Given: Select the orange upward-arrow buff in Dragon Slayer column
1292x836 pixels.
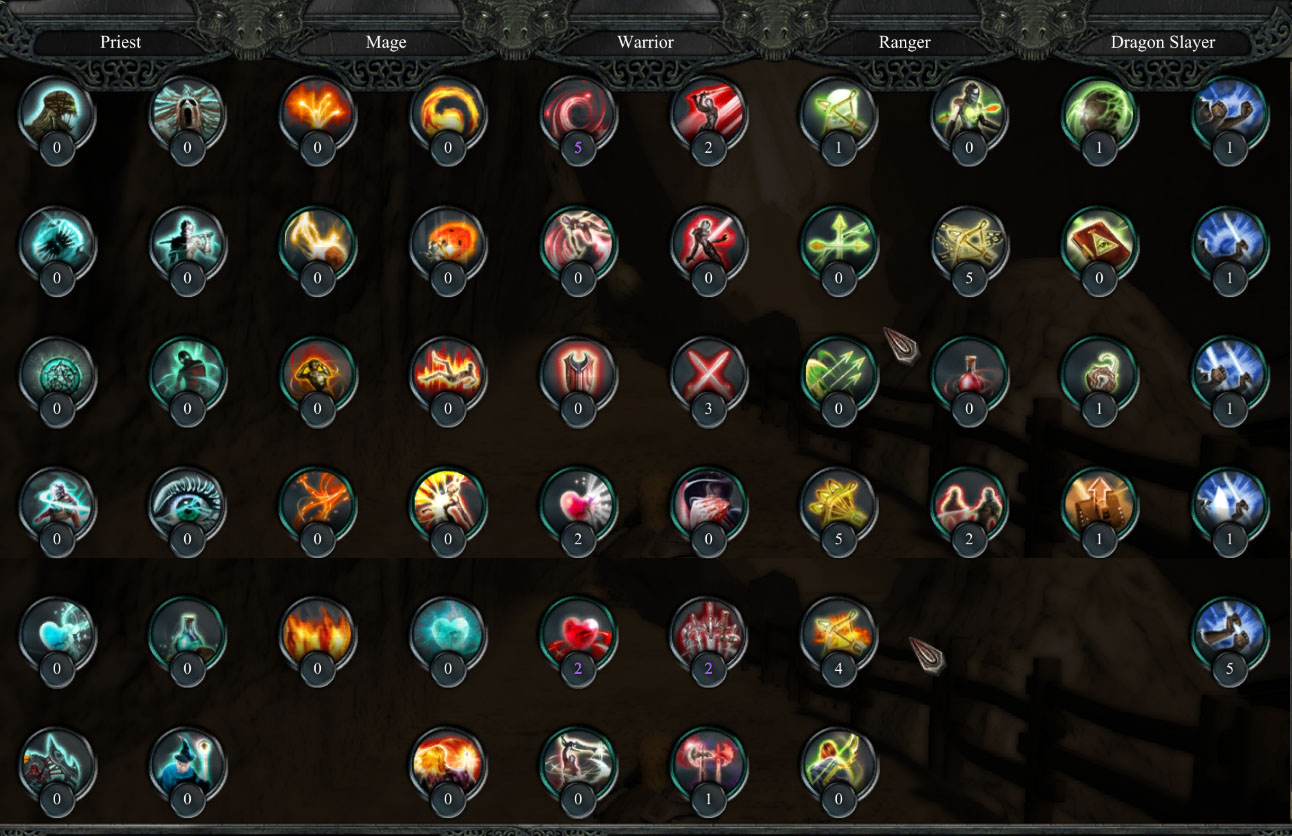Looking at the screenshot, I should click(x=1098, y=510).
